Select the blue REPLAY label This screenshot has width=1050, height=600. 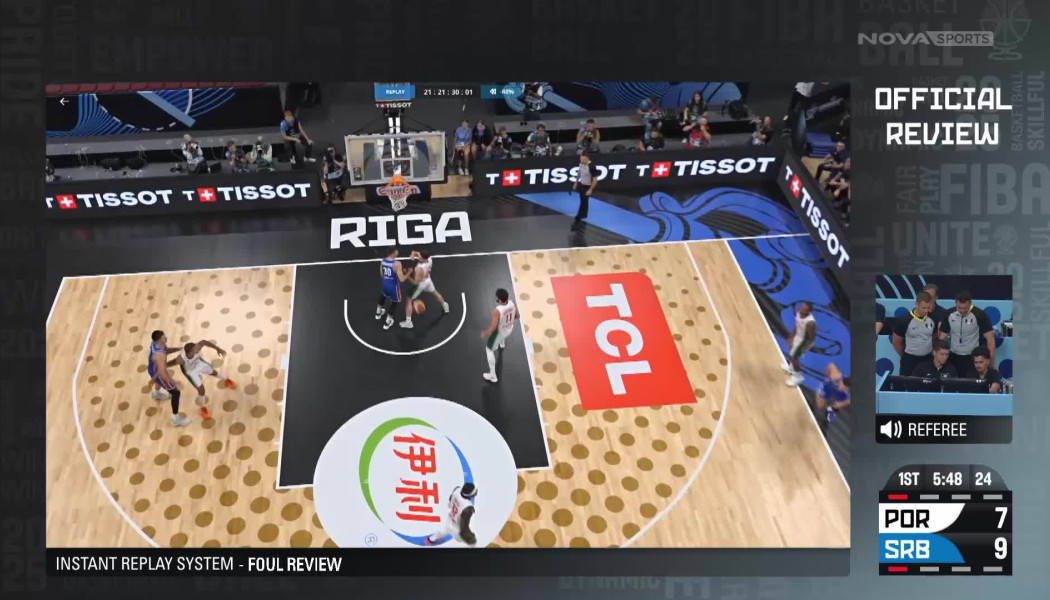coord(394,92)
